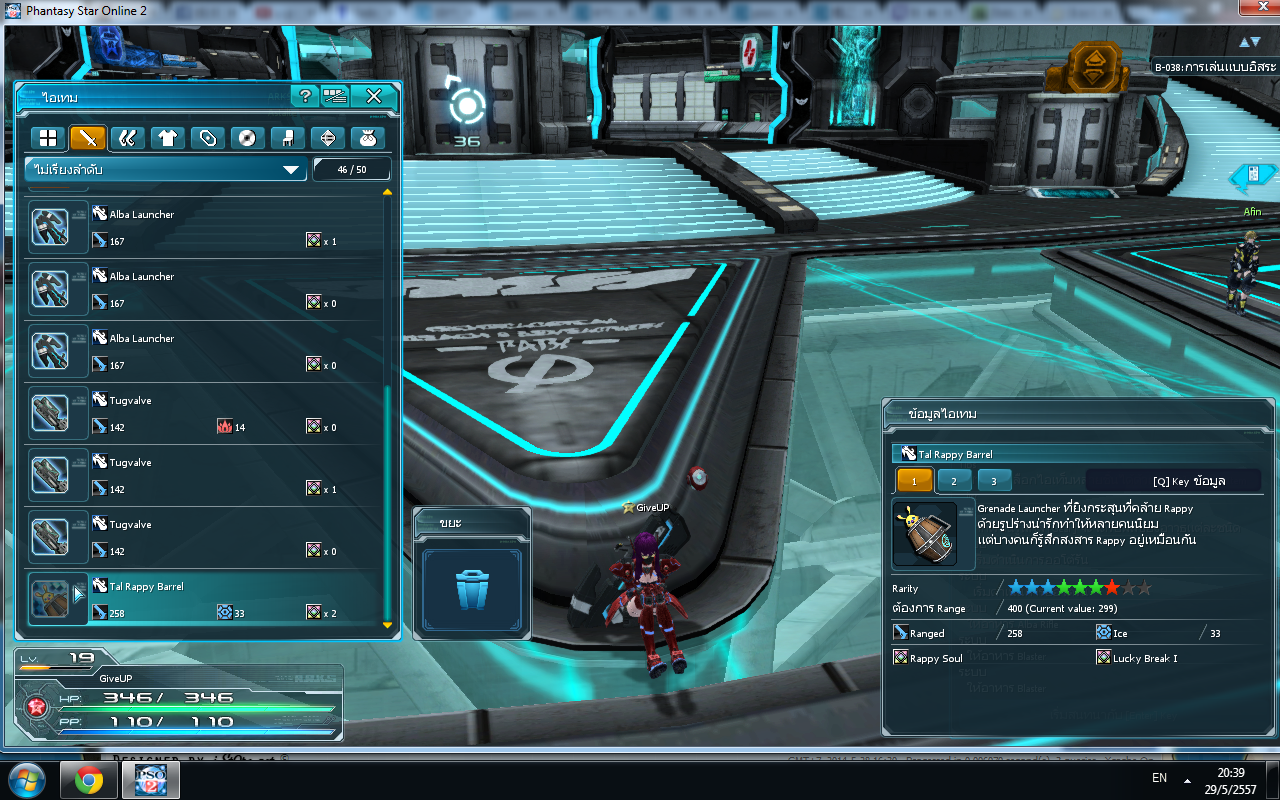Show all items with the grid tab

click(x=48, y=138)
